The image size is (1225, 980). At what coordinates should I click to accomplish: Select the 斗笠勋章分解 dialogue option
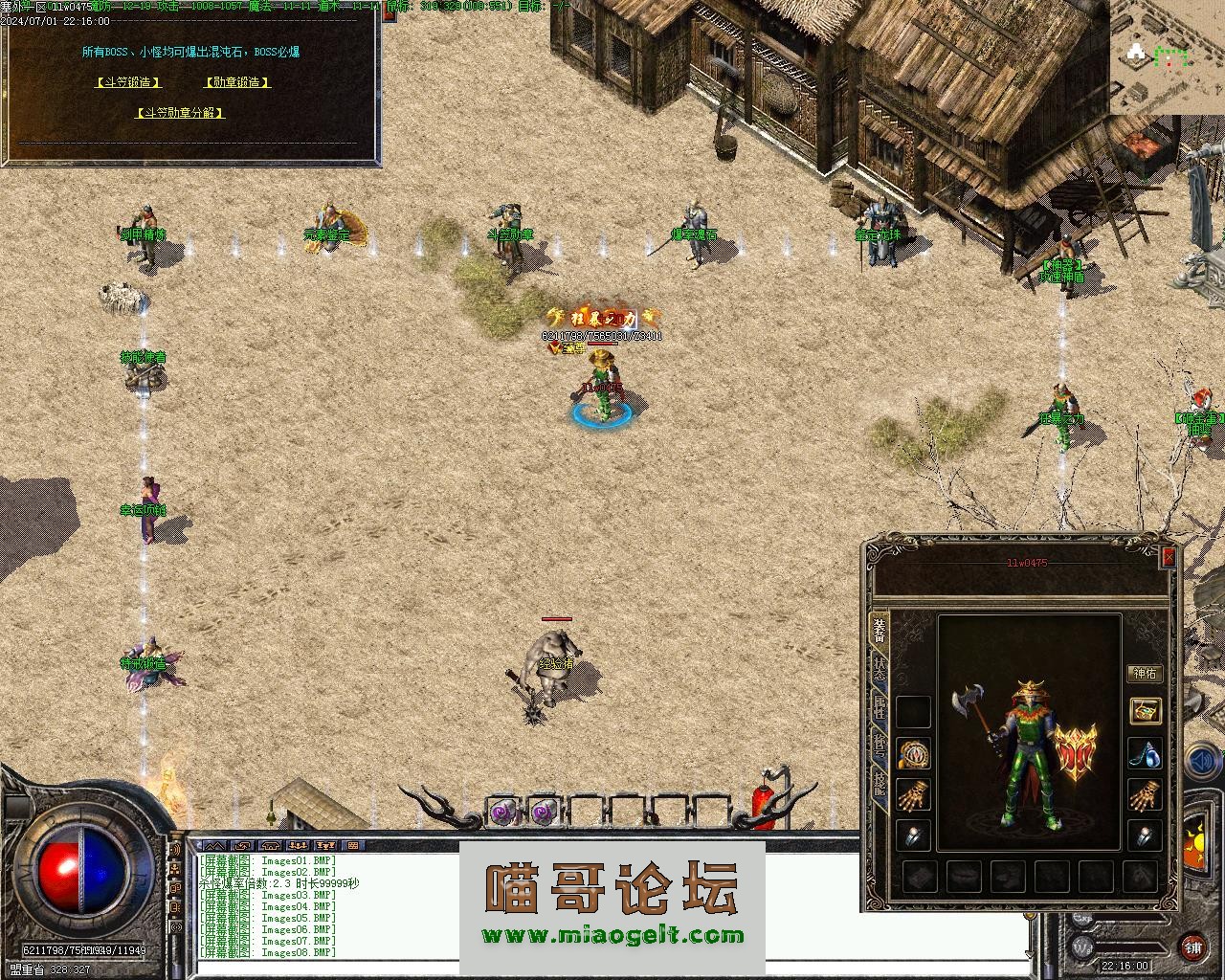pos(181,113)
